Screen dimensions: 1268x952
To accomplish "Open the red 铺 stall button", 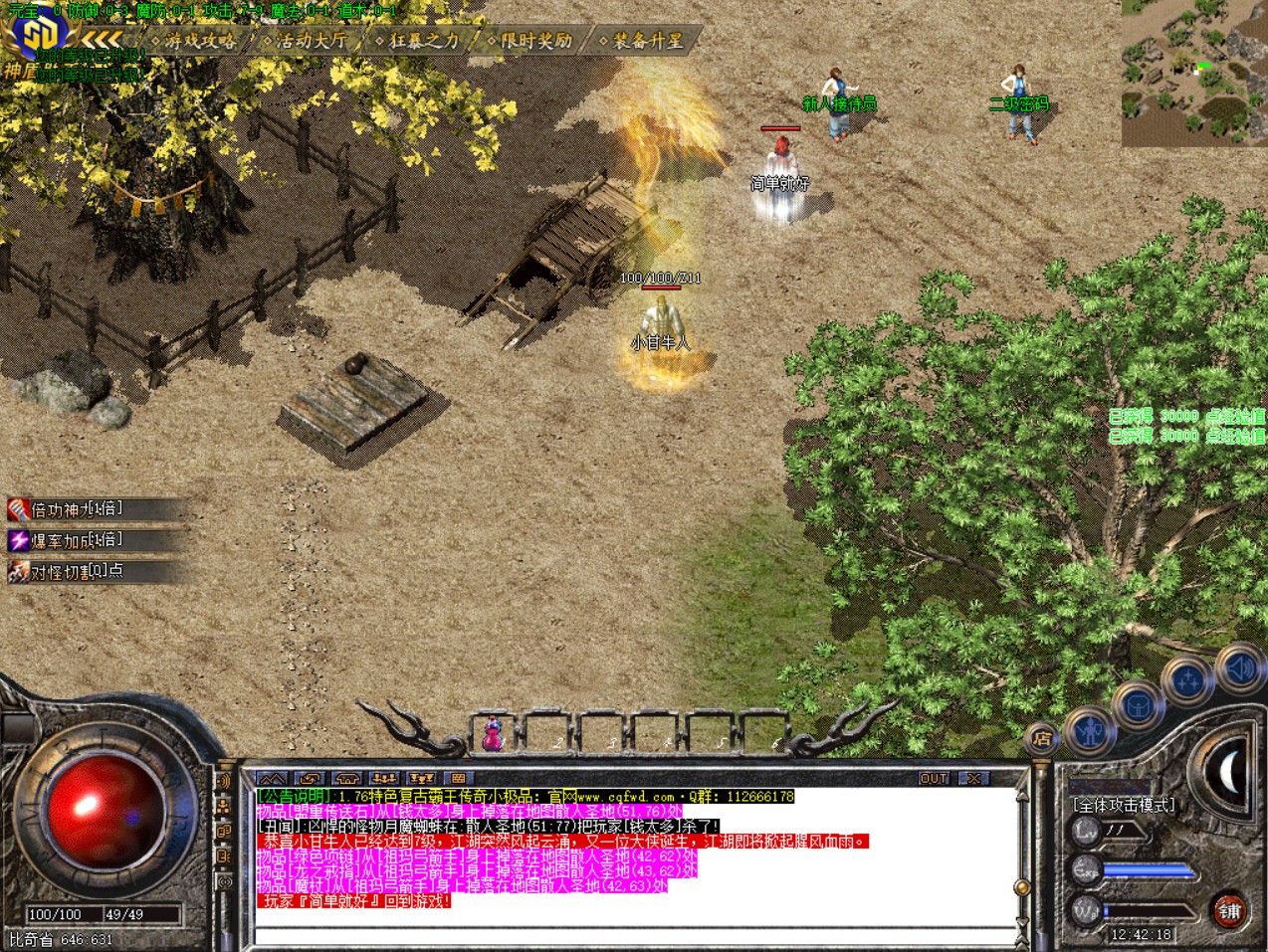I will [1229, 910].
